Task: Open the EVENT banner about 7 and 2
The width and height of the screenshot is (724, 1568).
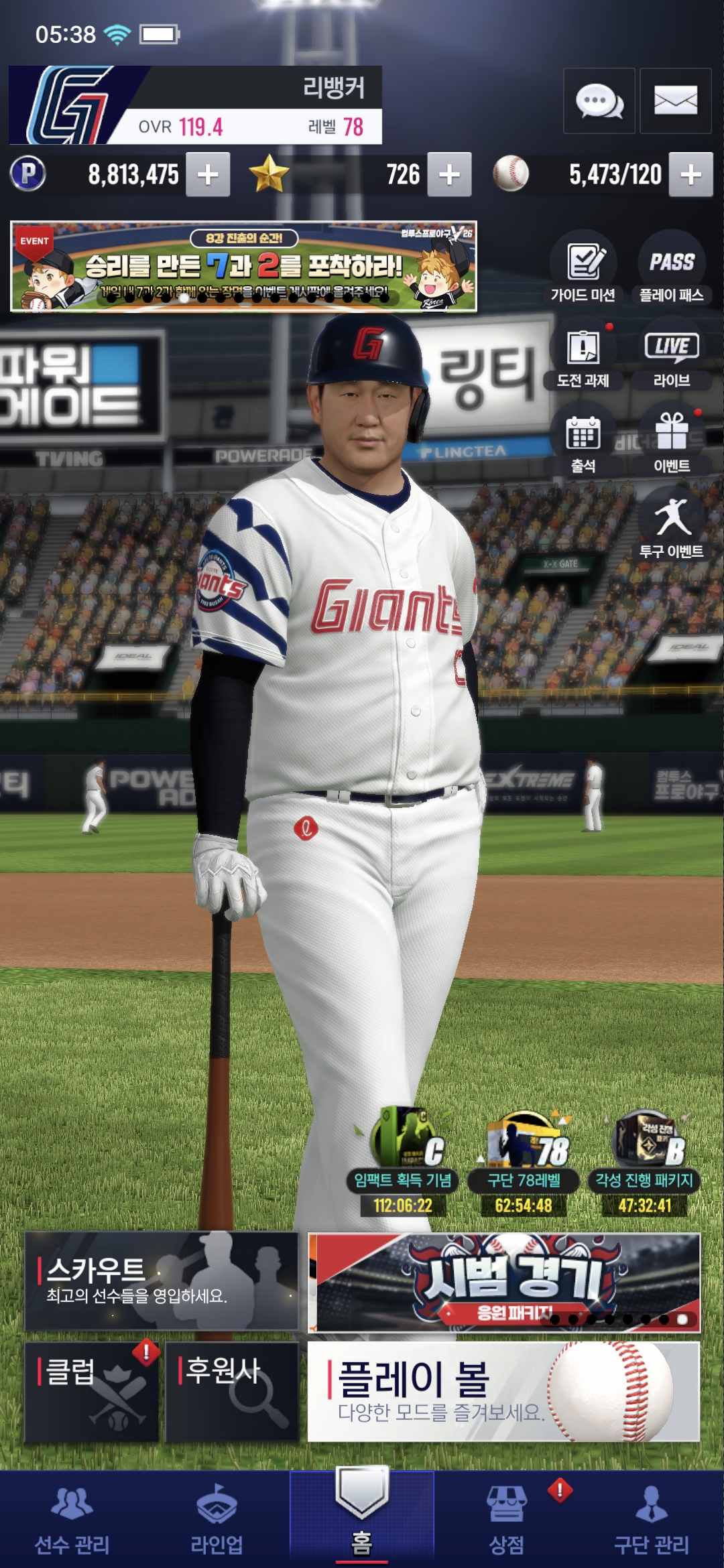Action: [x=243, y=267]
